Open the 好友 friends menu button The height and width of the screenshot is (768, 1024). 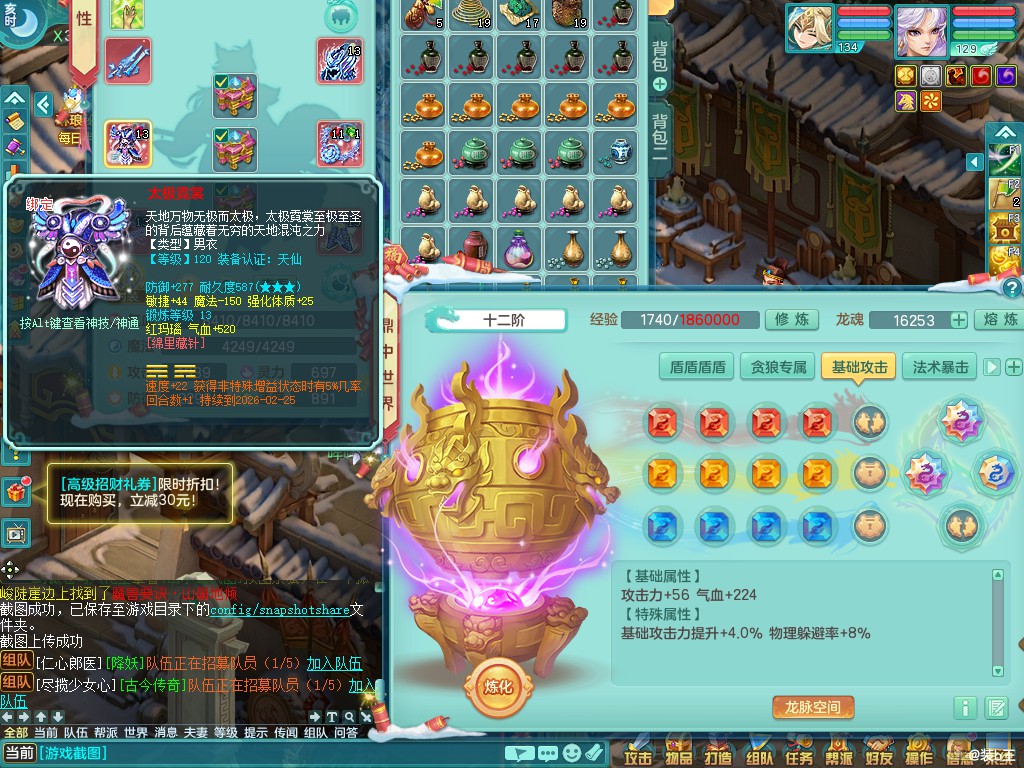tap(879, 757)
